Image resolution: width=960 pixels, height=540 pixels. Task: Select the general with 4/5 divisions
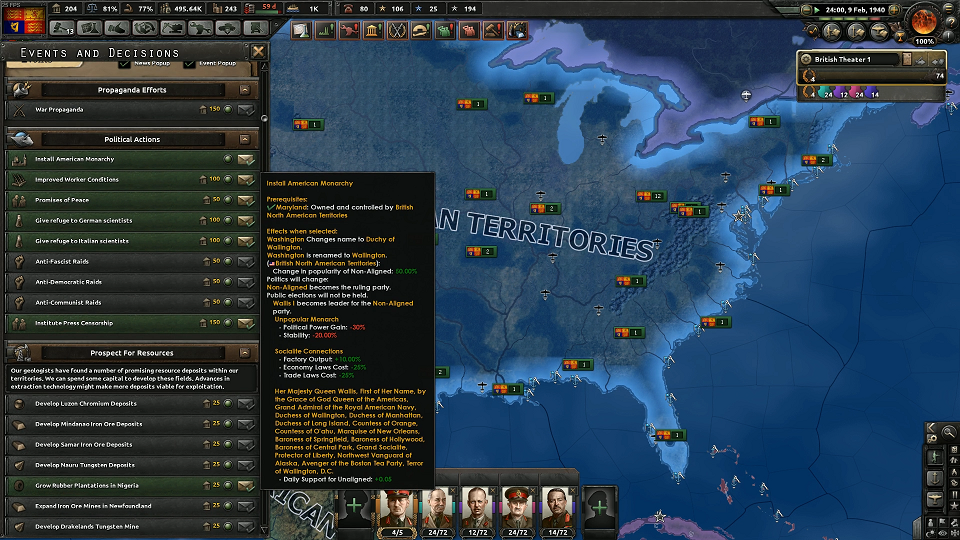coord(398,506)
